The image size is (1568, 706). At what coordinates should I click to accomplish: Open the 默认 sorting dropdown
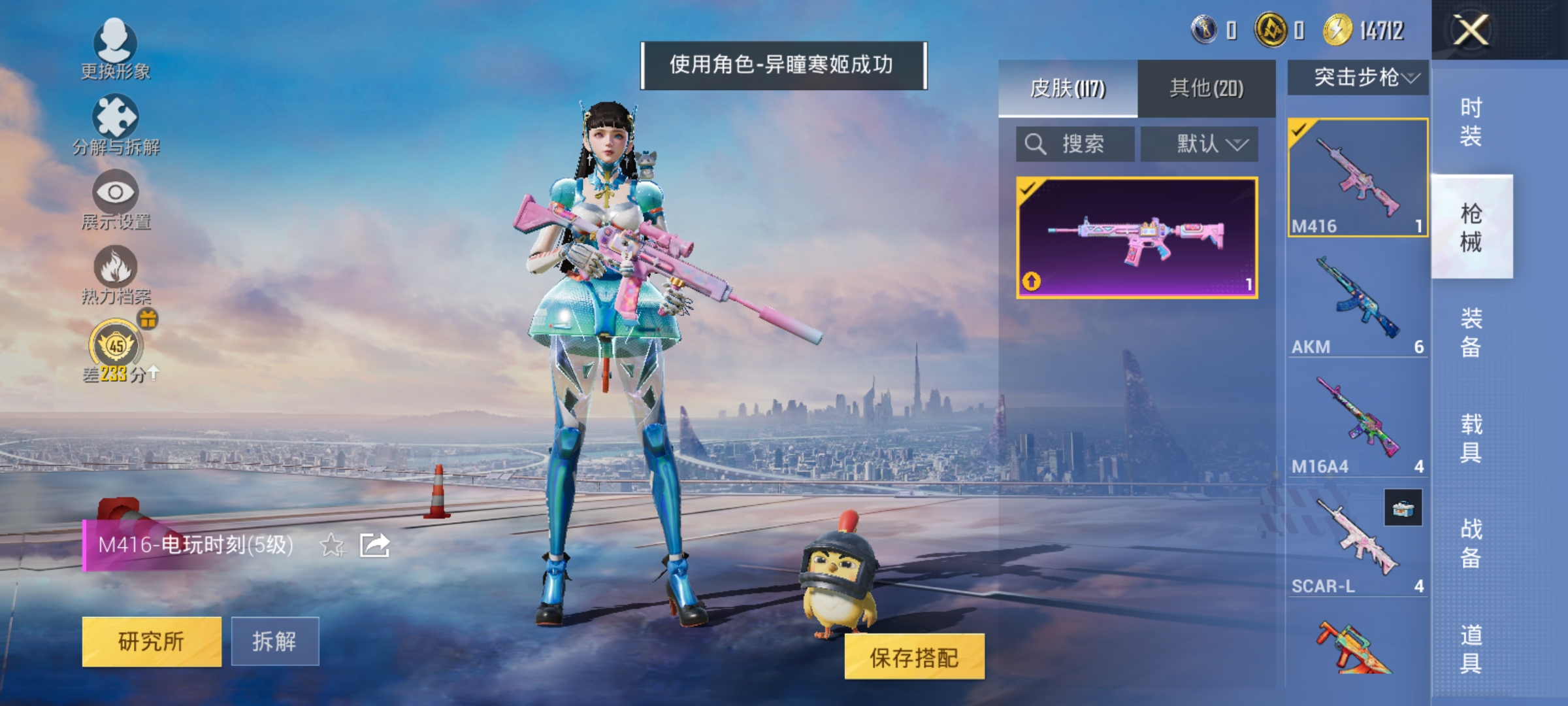tap(1201, 144)
